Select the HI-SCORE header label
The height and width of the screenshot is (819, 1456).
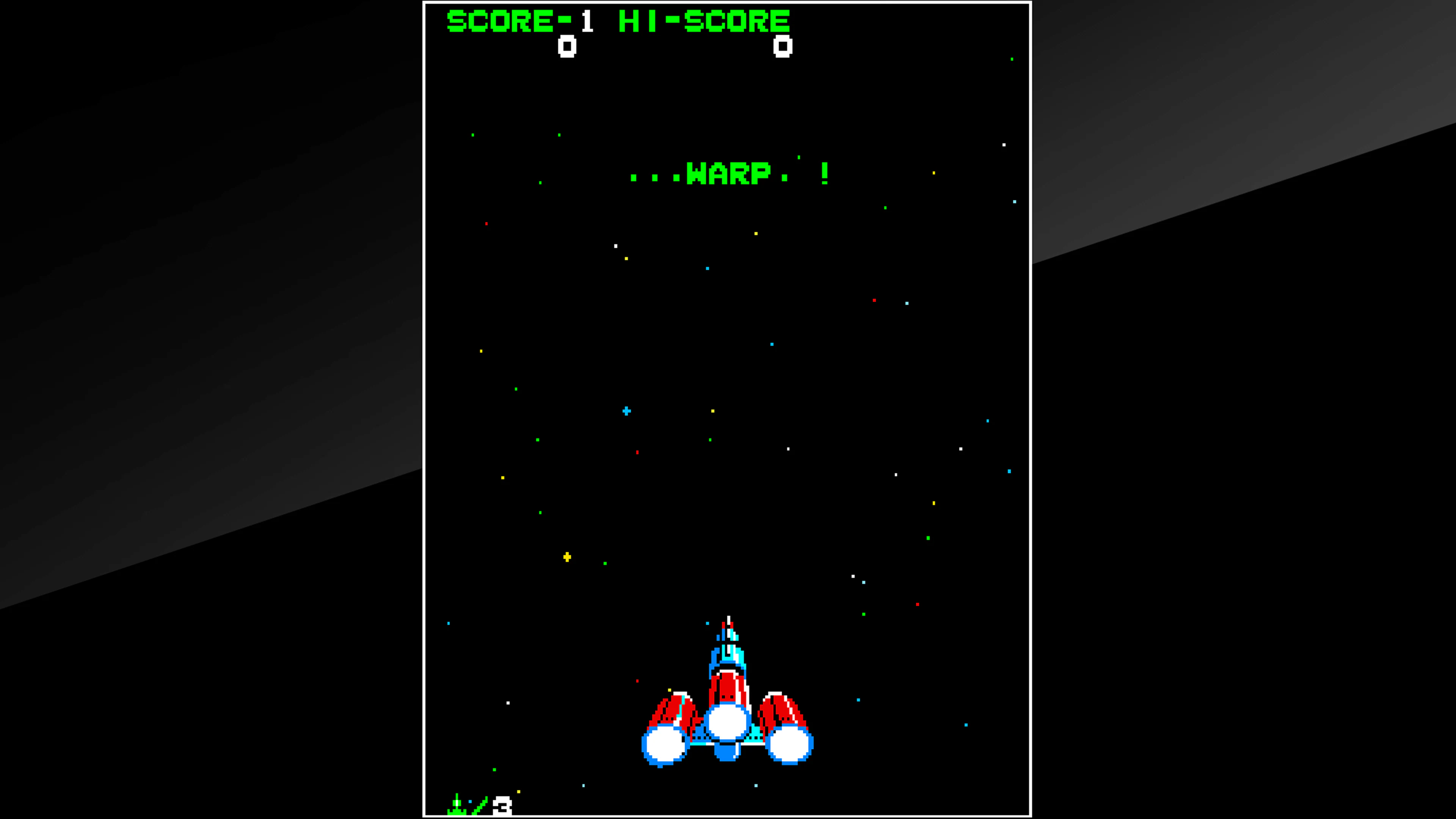[x=704, y=22]
